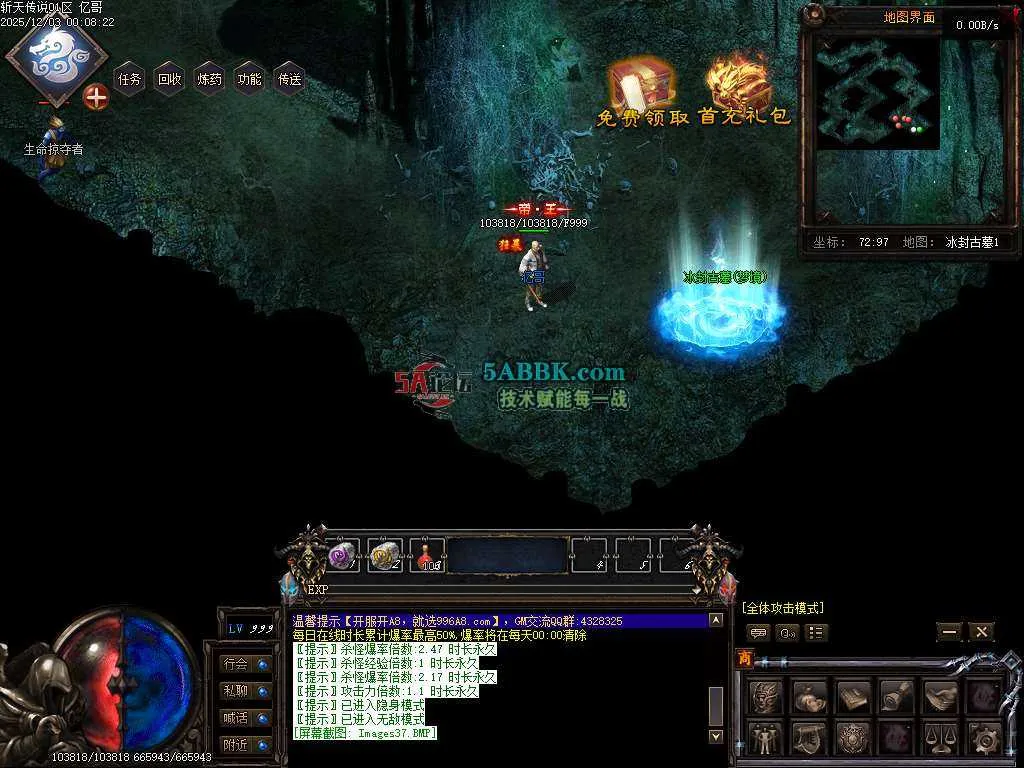Open the gear settings icon
The width and height of the screenshot is (1024, 768).
pyautogui.click(x=985, y=739)
